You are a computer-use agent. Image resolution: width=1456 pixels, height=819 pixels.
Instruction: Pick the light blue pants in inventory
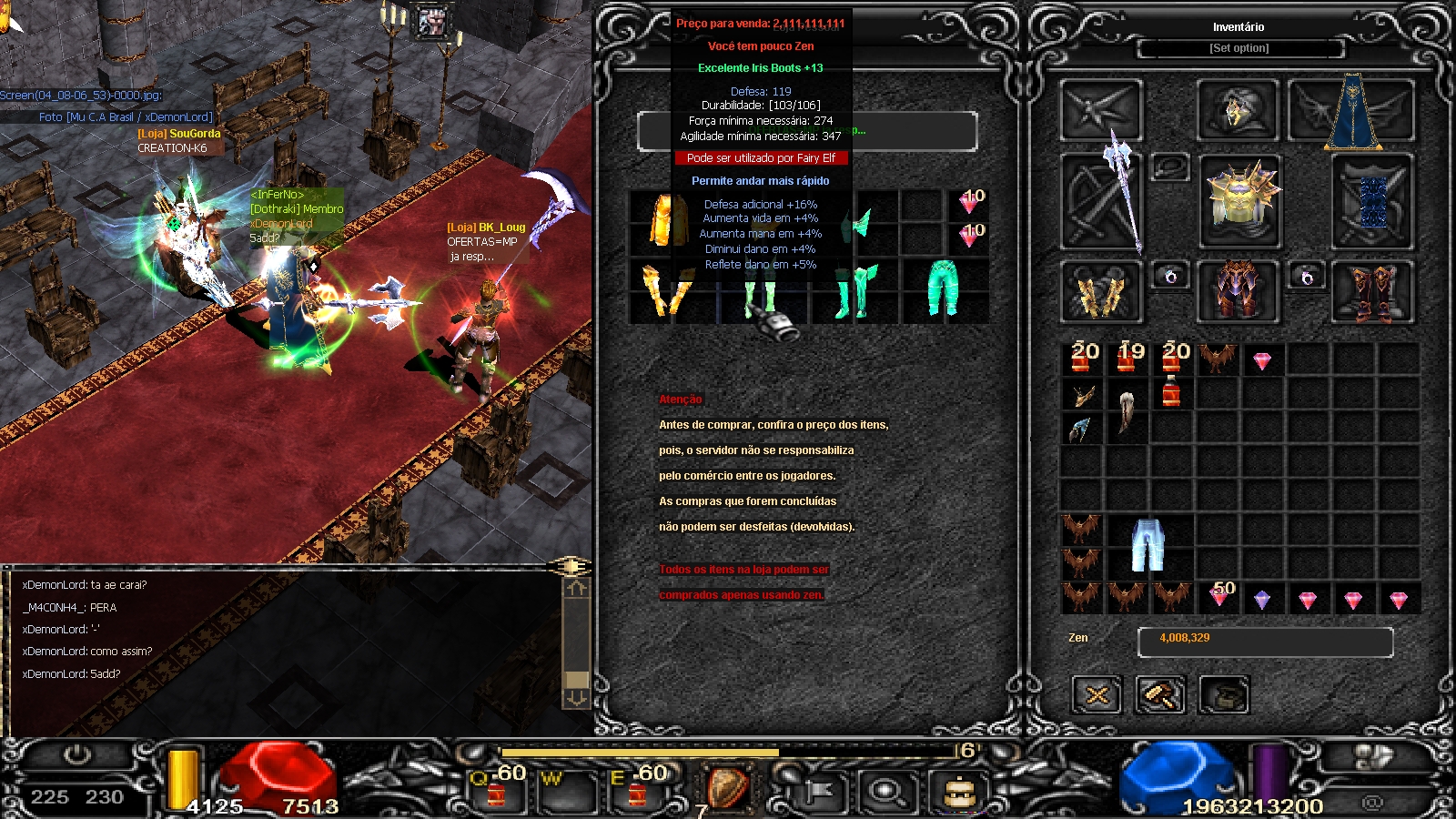click(x=1148, y=544)
